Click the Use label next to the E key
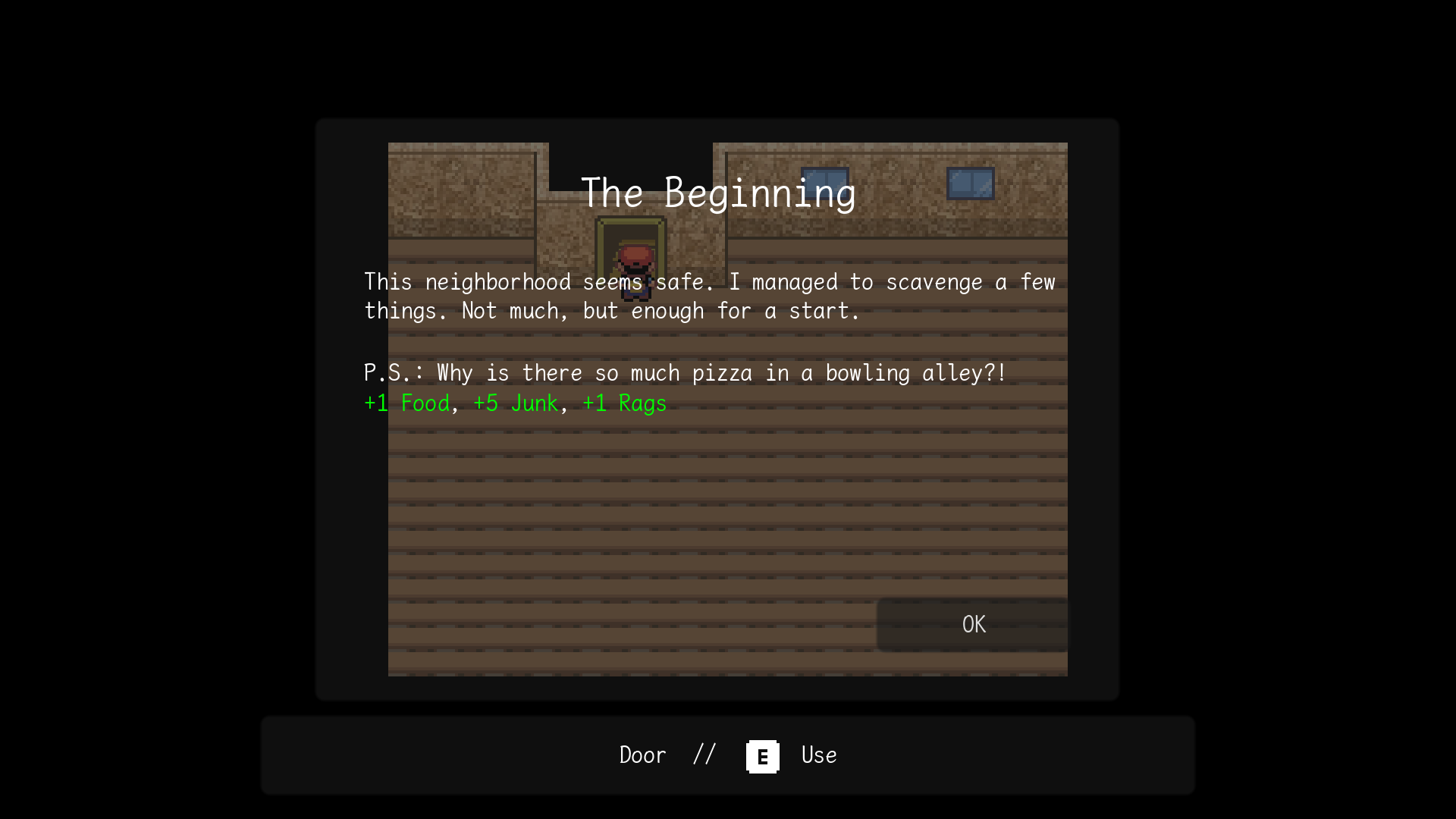 click(817, 755)
